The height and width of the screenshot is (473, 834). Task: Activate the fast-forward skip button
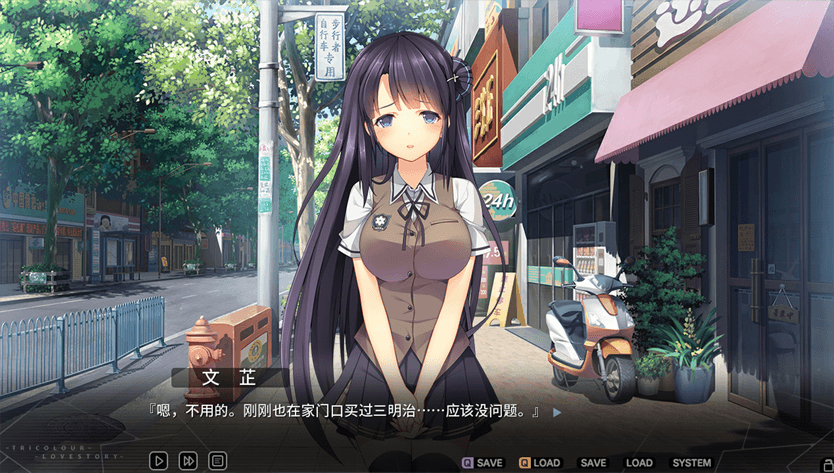[x=188, y=461]
